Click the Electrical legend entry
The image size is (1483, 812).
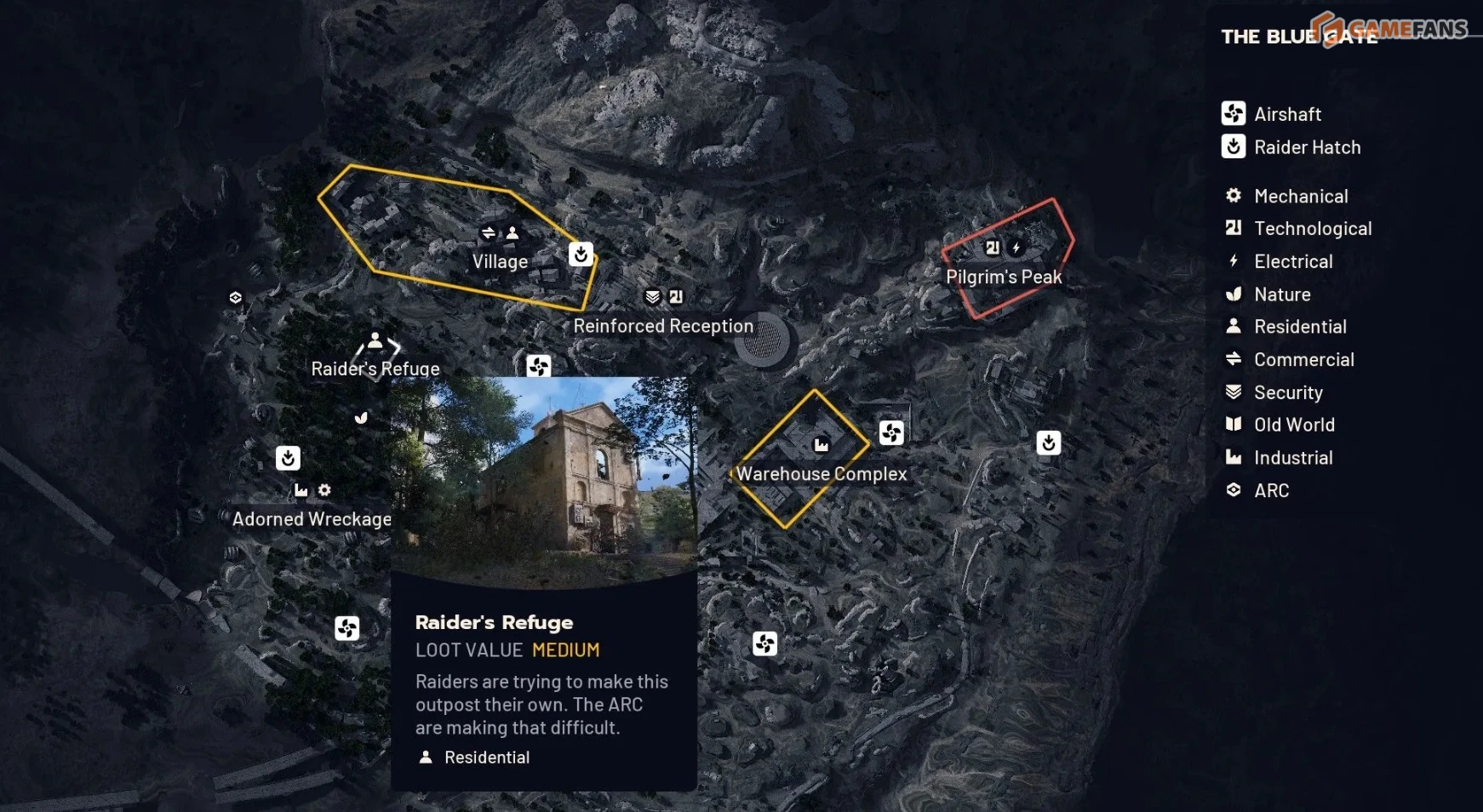(x=1292, y=262)
